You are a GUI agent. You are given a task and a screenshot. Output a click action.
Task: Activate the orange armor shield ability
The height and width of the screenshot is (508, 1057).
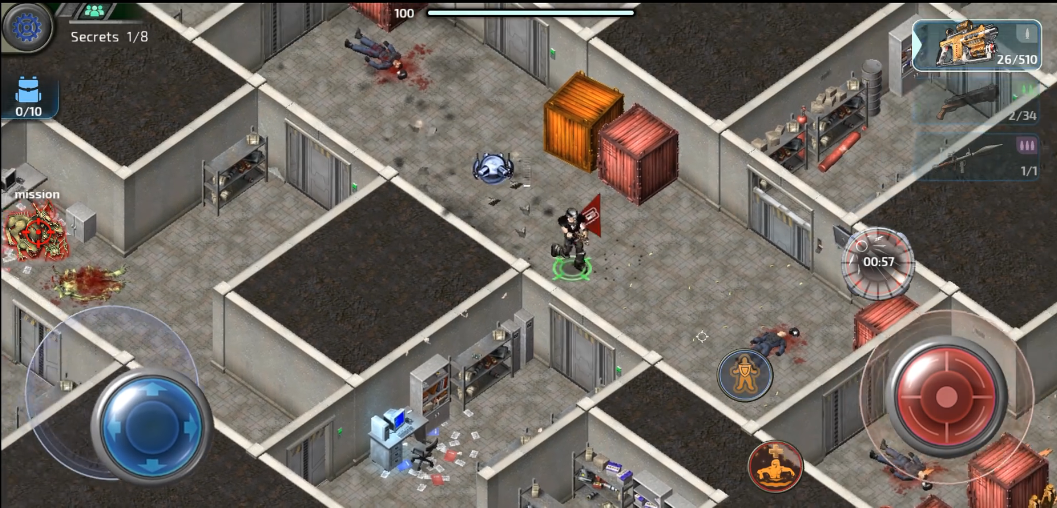pyautogui.click(x=745, y=375)
